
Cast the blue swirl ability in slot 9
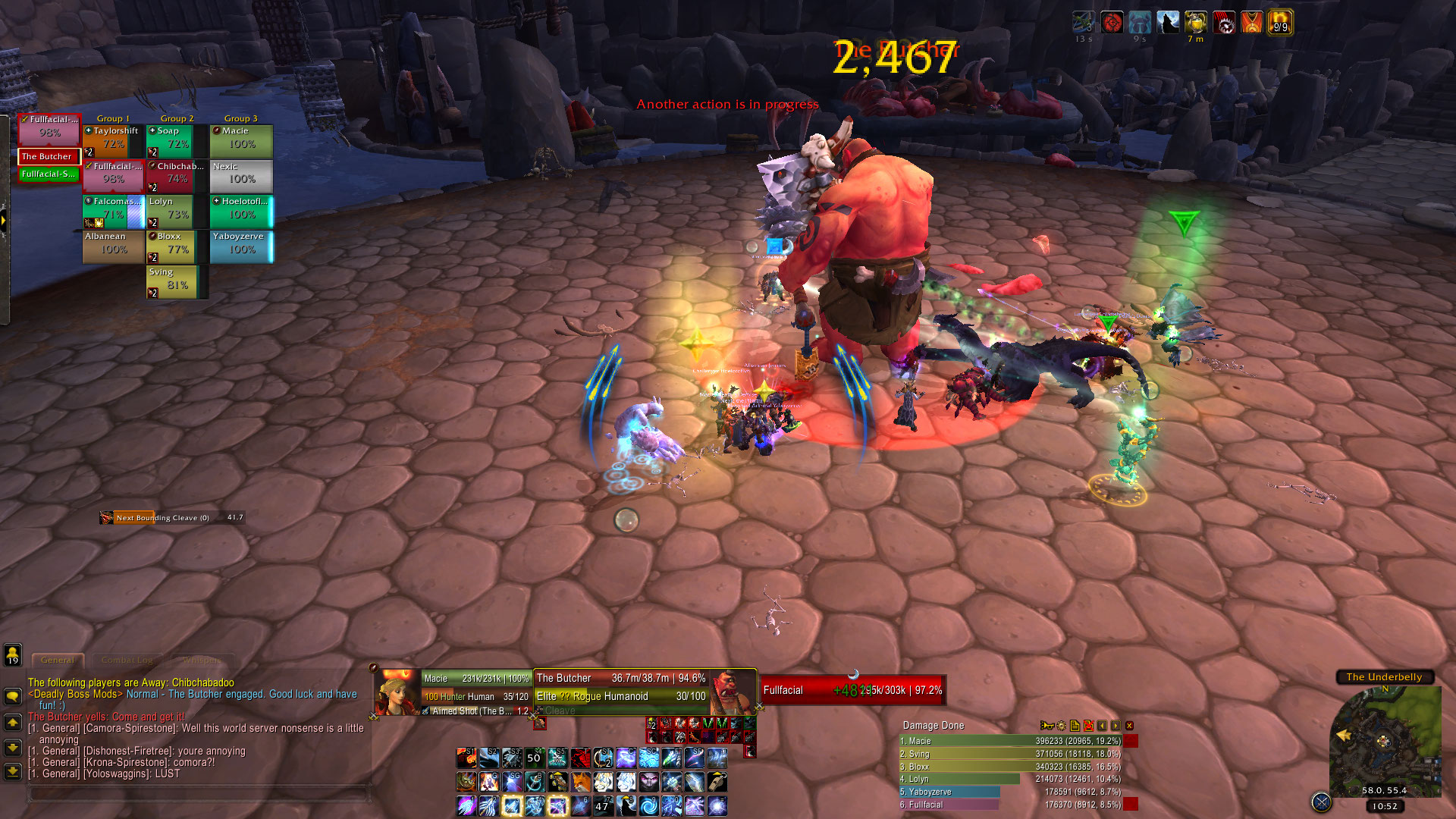648,805
